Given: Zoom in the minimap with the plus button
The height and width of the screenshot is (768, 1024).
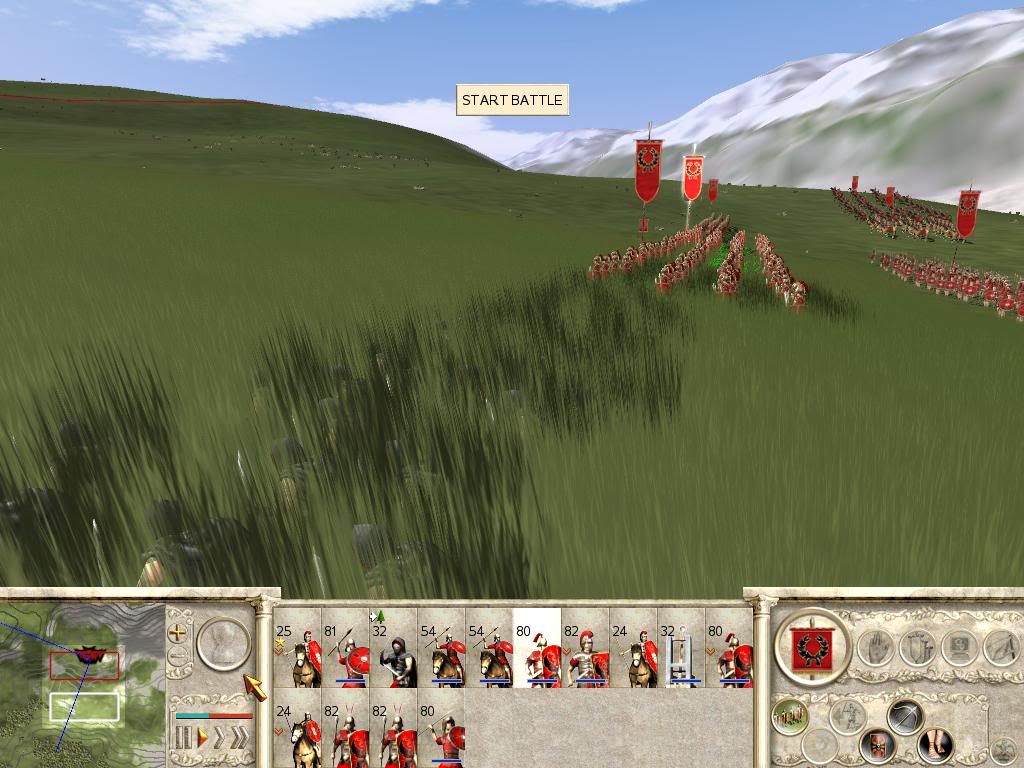Looking at the screenshot, I should pos(178,632).
